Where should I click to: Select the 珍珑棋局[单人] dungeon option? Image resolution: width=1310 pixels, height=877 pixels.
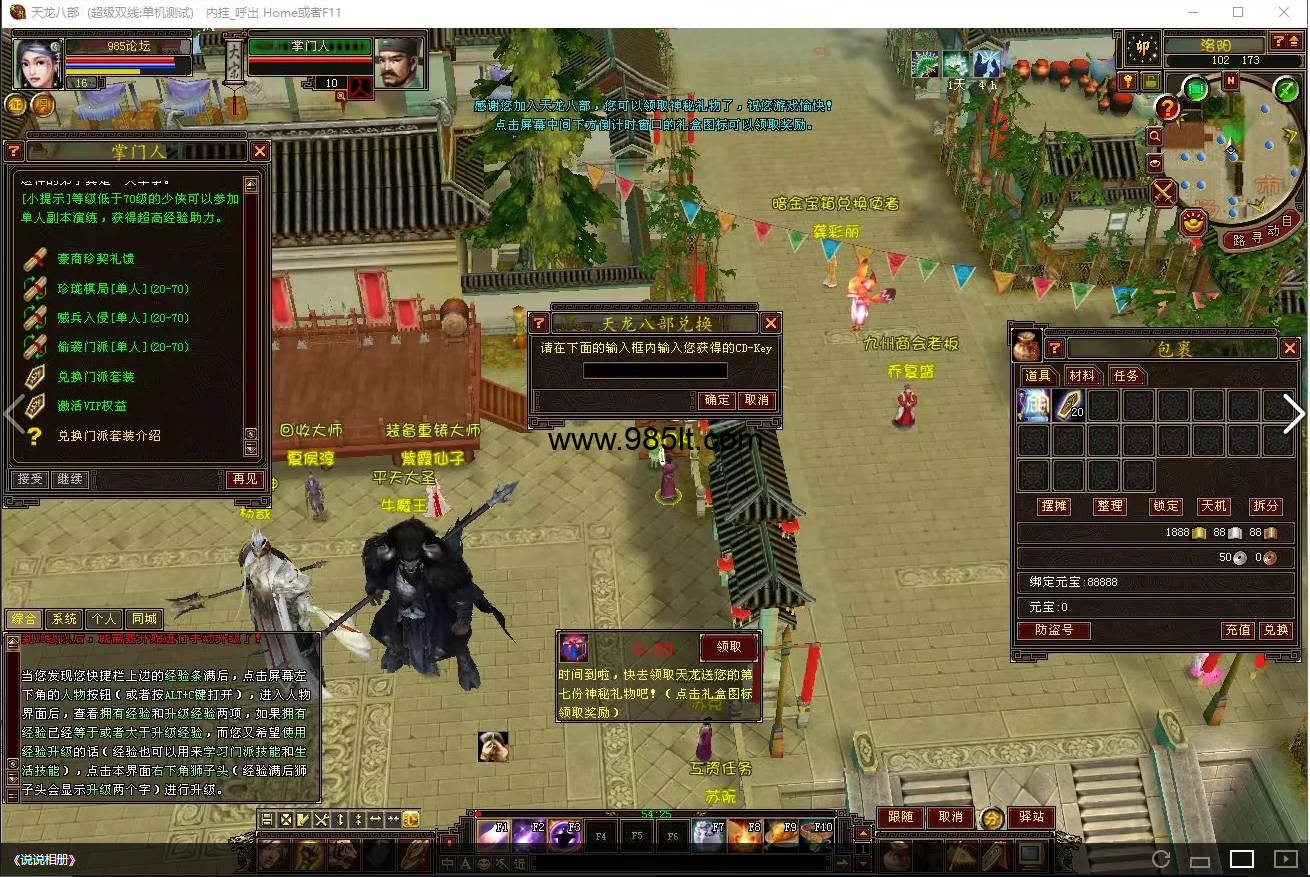point(123,289)
